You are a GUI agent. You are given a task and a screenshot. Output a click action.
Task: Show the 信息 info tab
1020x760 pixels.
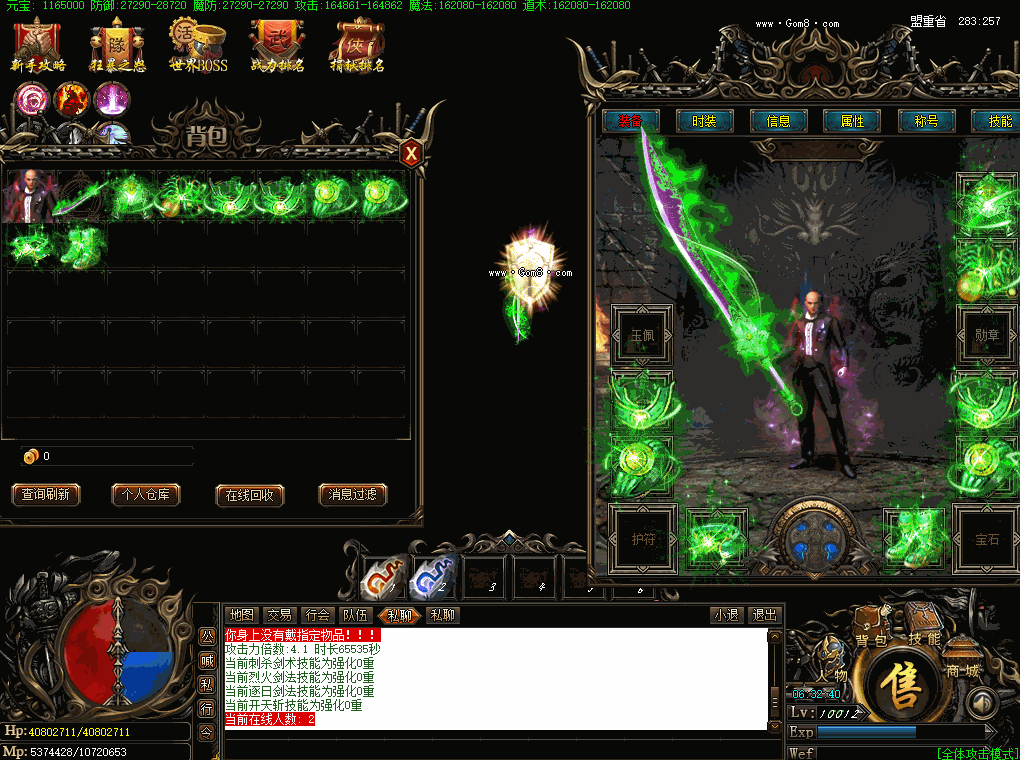pos(778,121)
